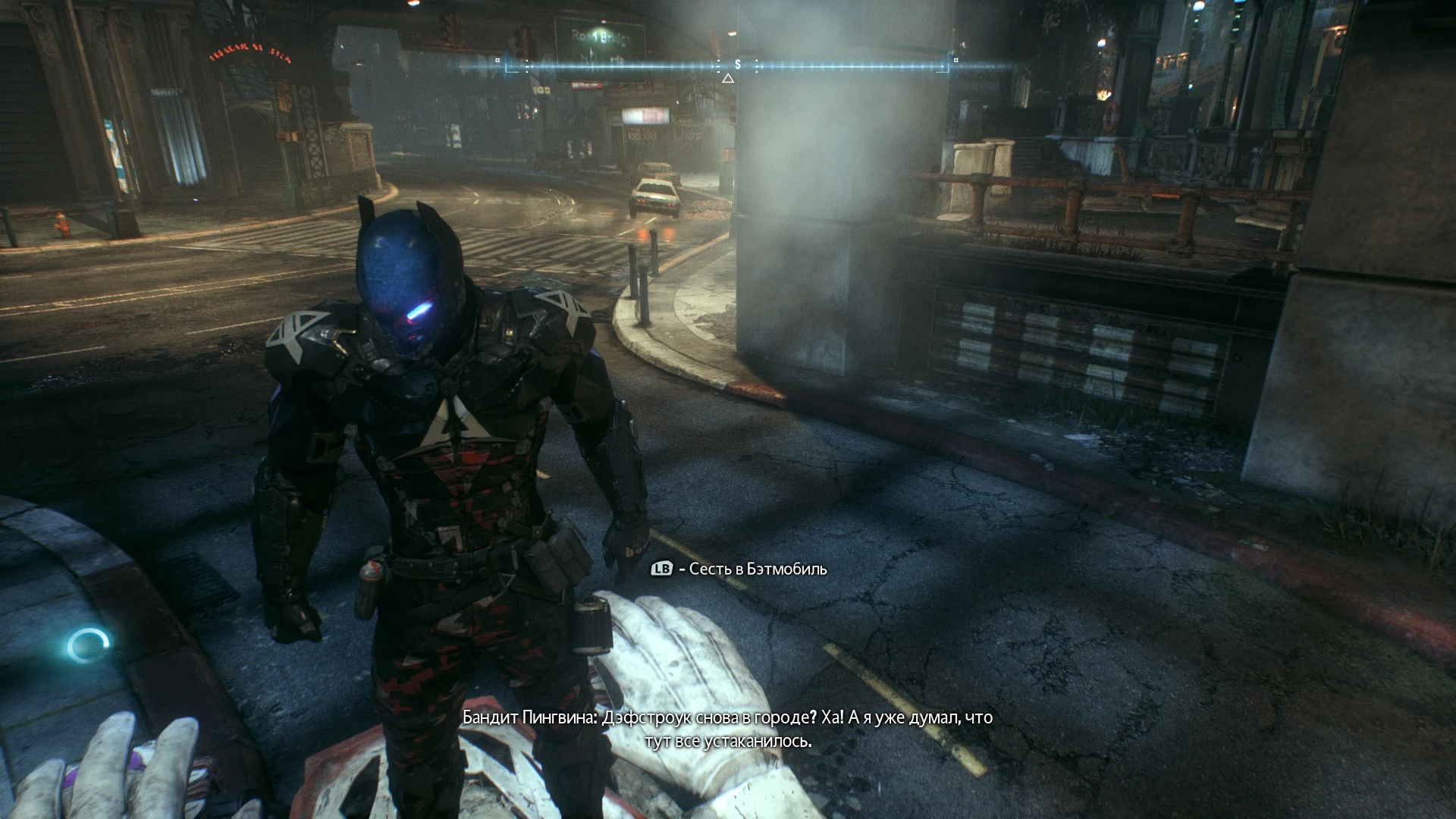This screenshot has width=1456, height=819.
Task: Click the small square marker right of the compass
Action: pos(955,61)
